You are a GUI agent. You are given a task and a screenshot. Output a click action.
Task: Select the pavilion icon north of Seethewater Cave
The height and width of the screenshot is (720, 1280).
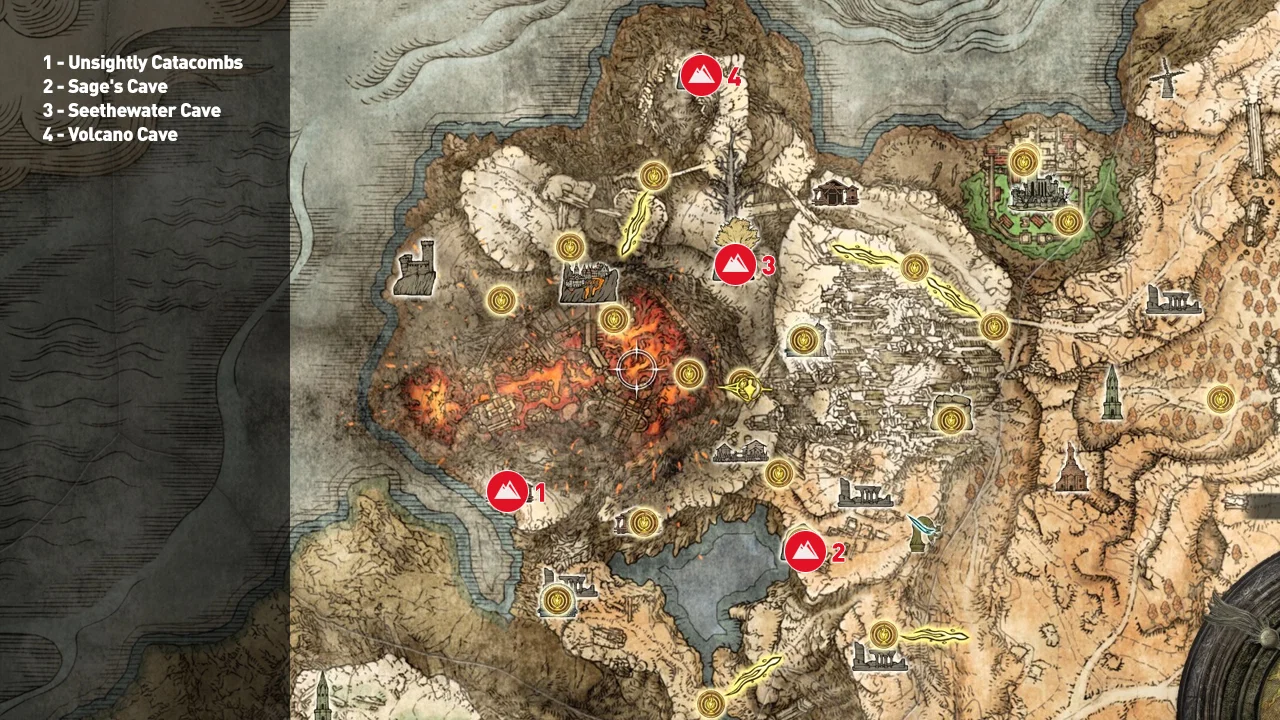[x=838, y=192]
